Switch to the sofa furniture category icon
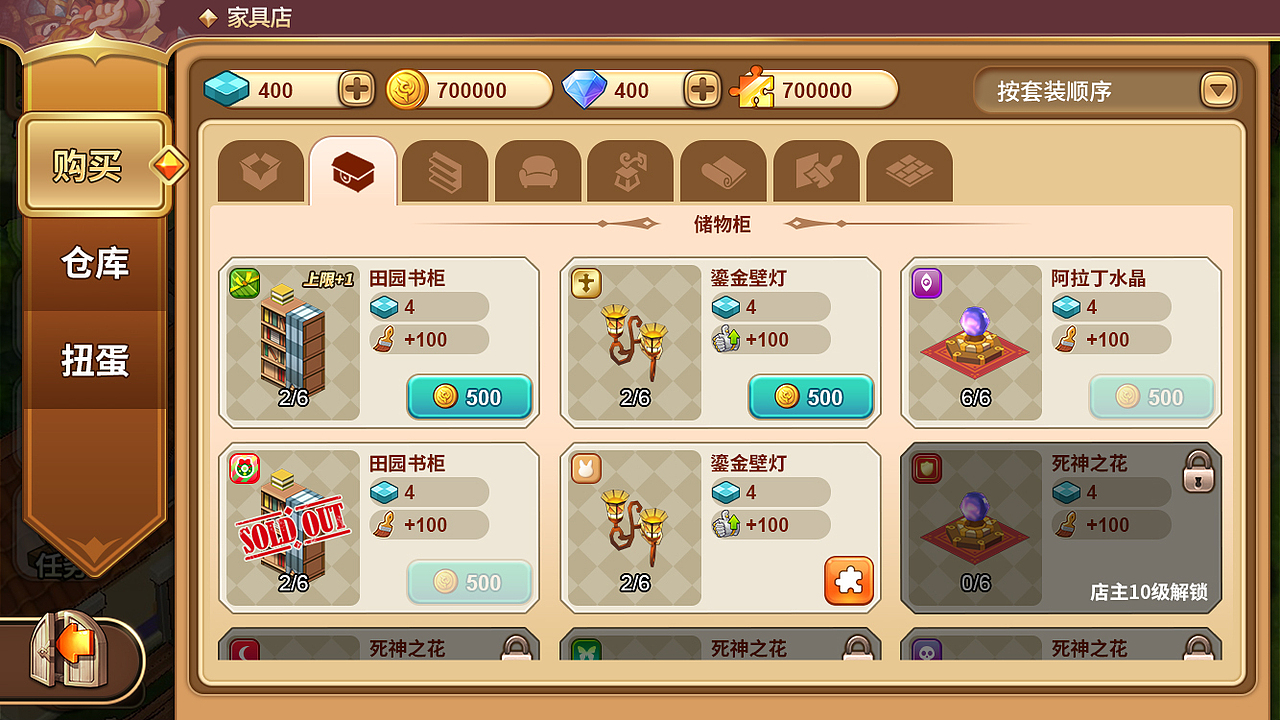This screenshot has height=720, width=1280. (537, 170)
